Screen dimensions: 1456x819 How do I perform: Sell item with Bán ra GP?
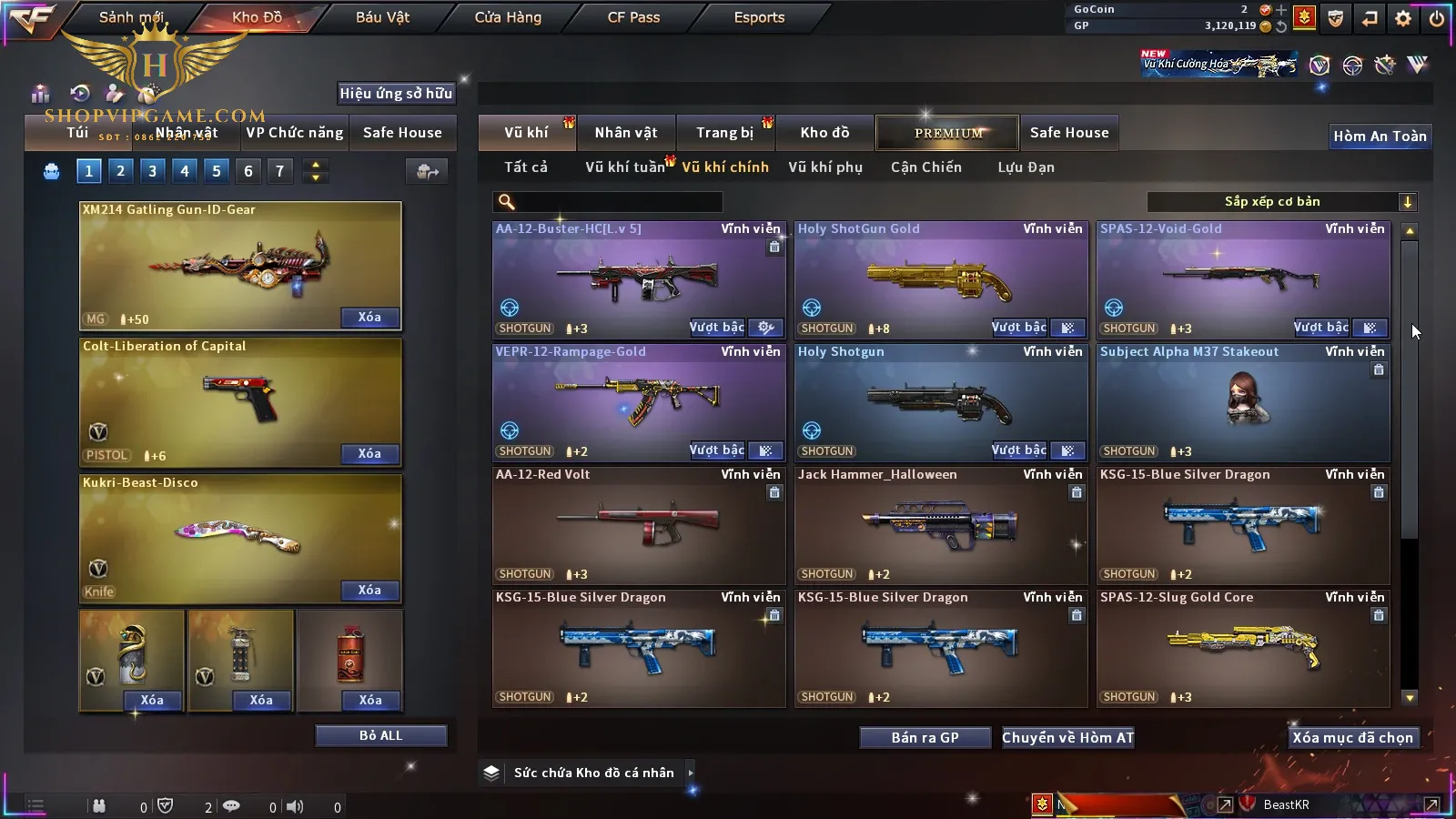pyautogui.click(x=925, y=738)
